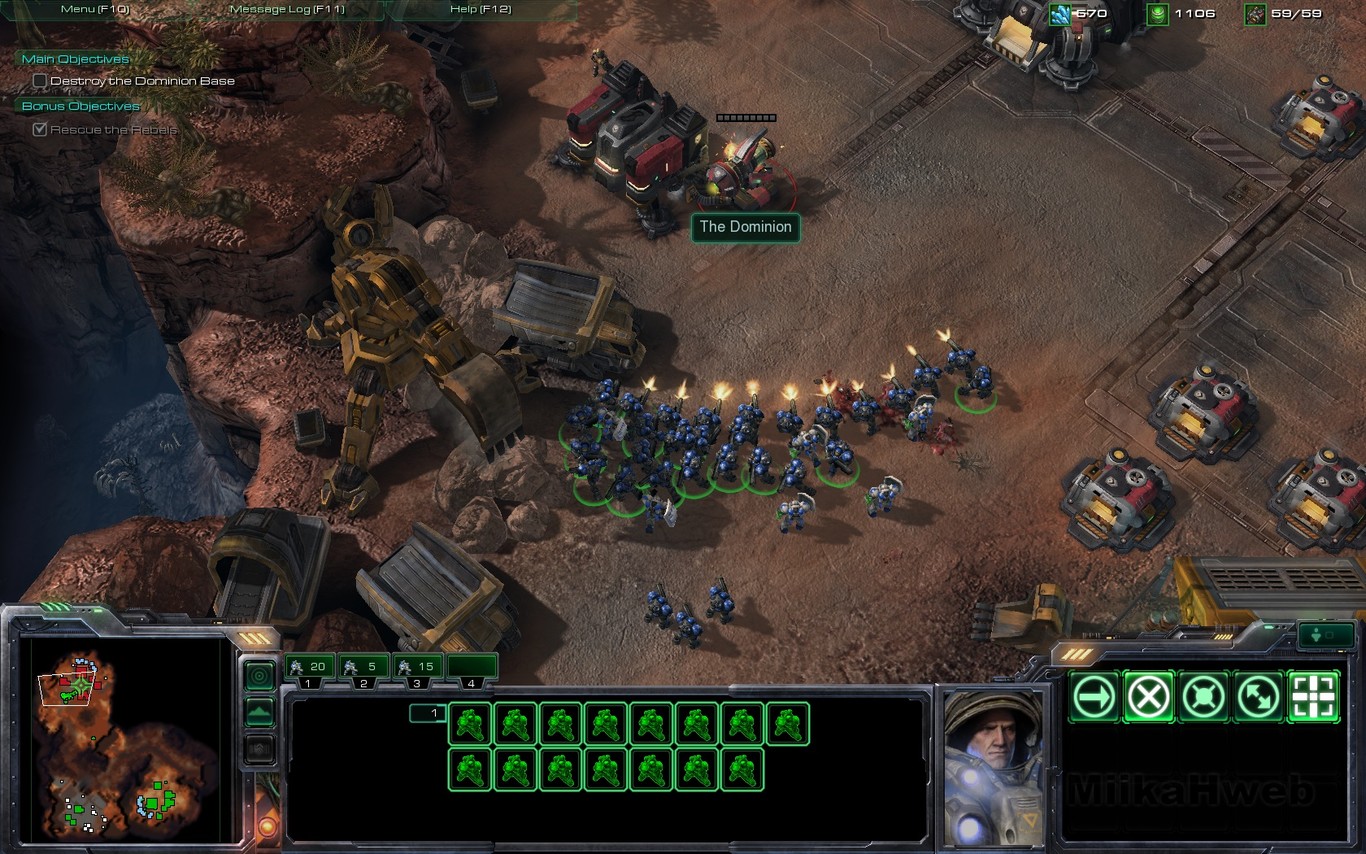This screenshot has height=854, width=1366.
Task: Click the Stop command icon
Action: coord(1148,697)
